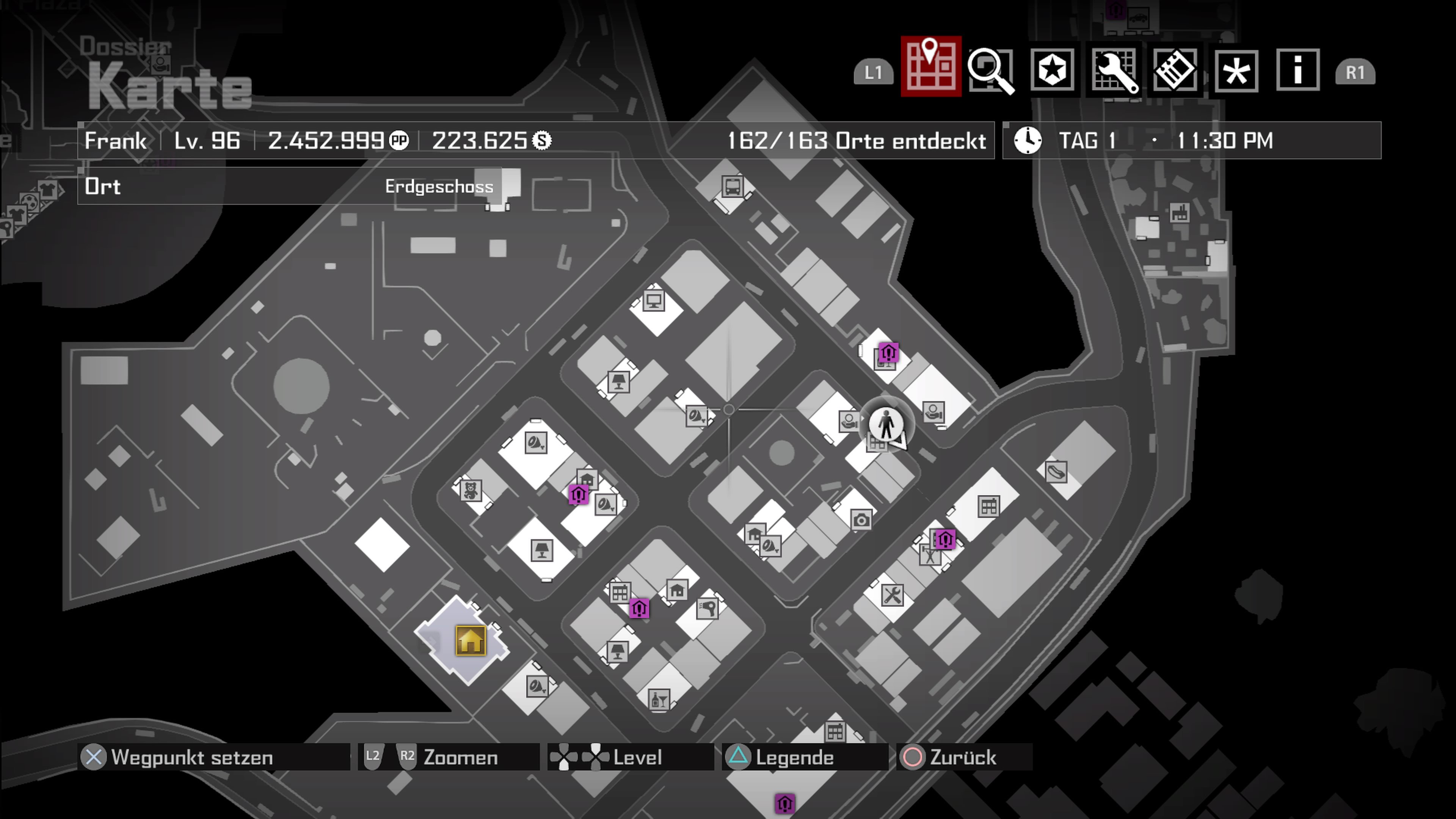Image resolution: width=1456 pixels, height=819 pixels.
Task: Pick the camera shop marker
Action: click(x=861, y=519)
